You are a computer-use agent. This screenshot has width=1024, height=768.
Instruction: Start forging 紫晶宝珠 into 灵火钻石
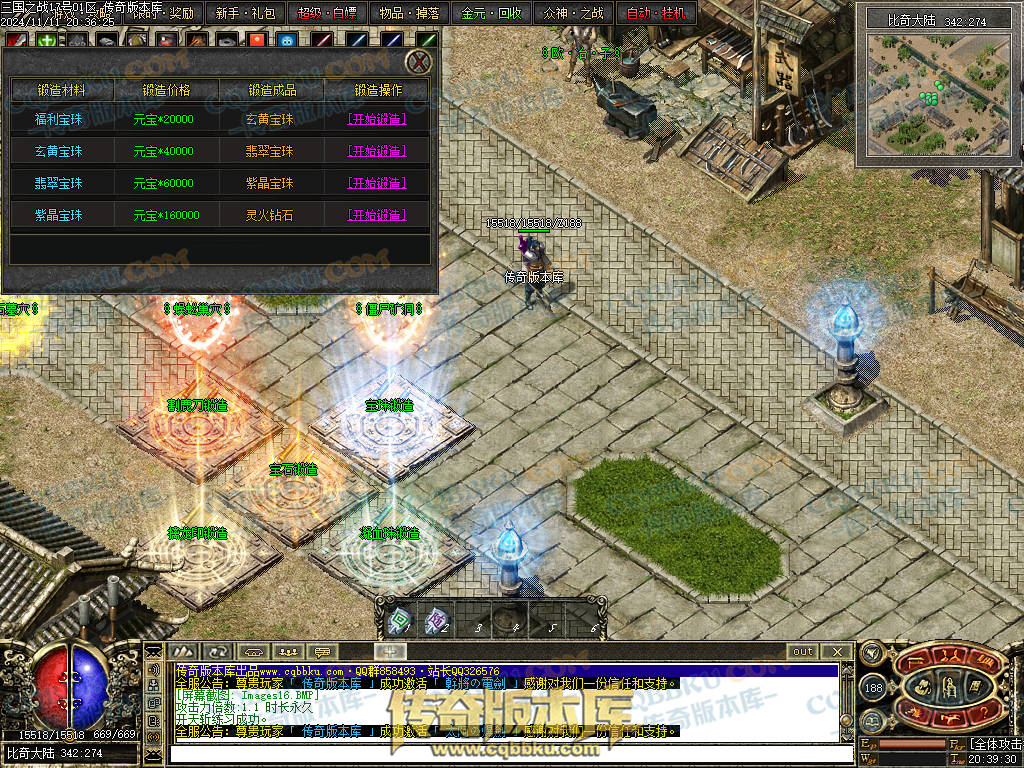[x=376, y=215]
